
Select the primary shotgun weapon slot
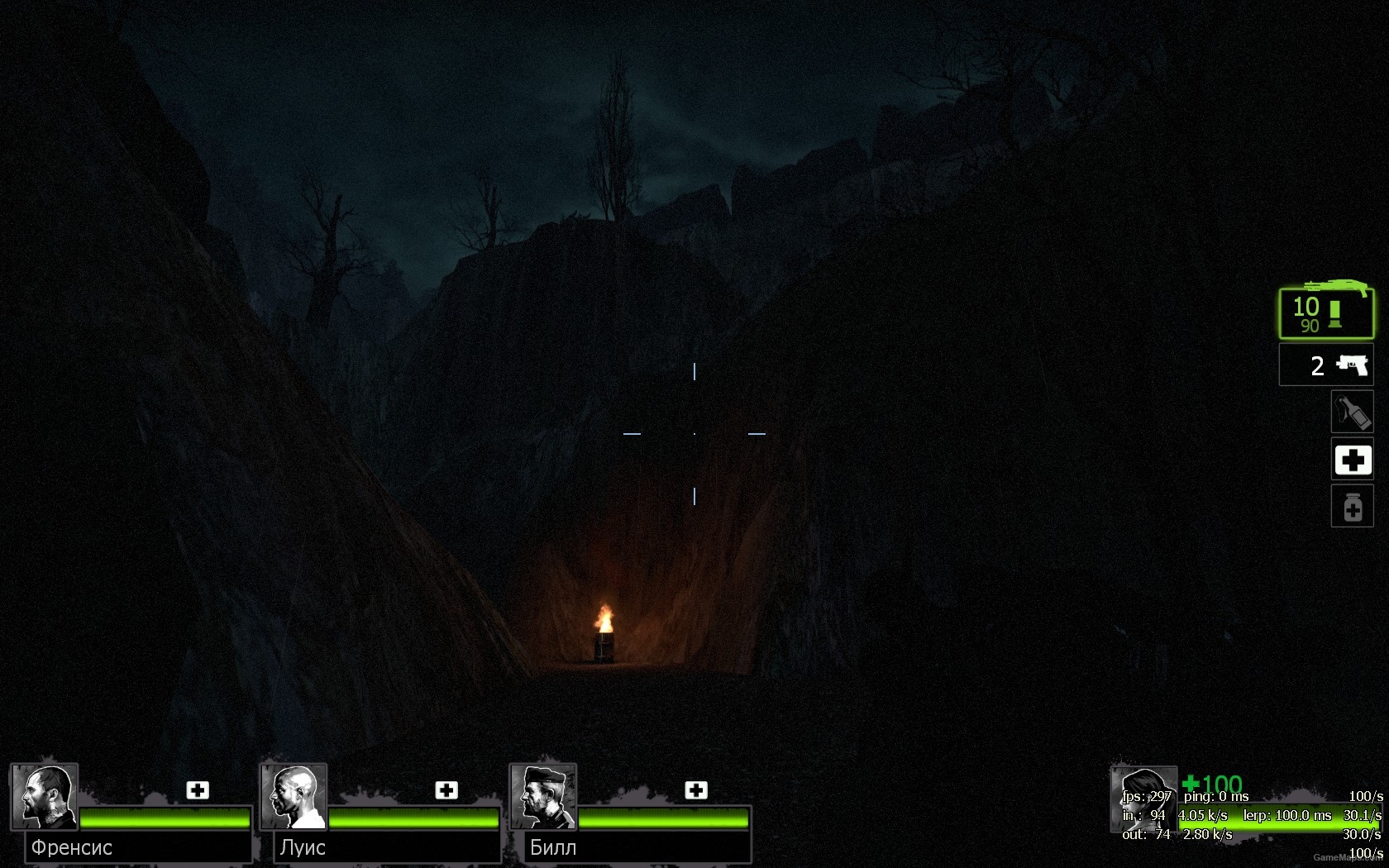(1326, 313)
